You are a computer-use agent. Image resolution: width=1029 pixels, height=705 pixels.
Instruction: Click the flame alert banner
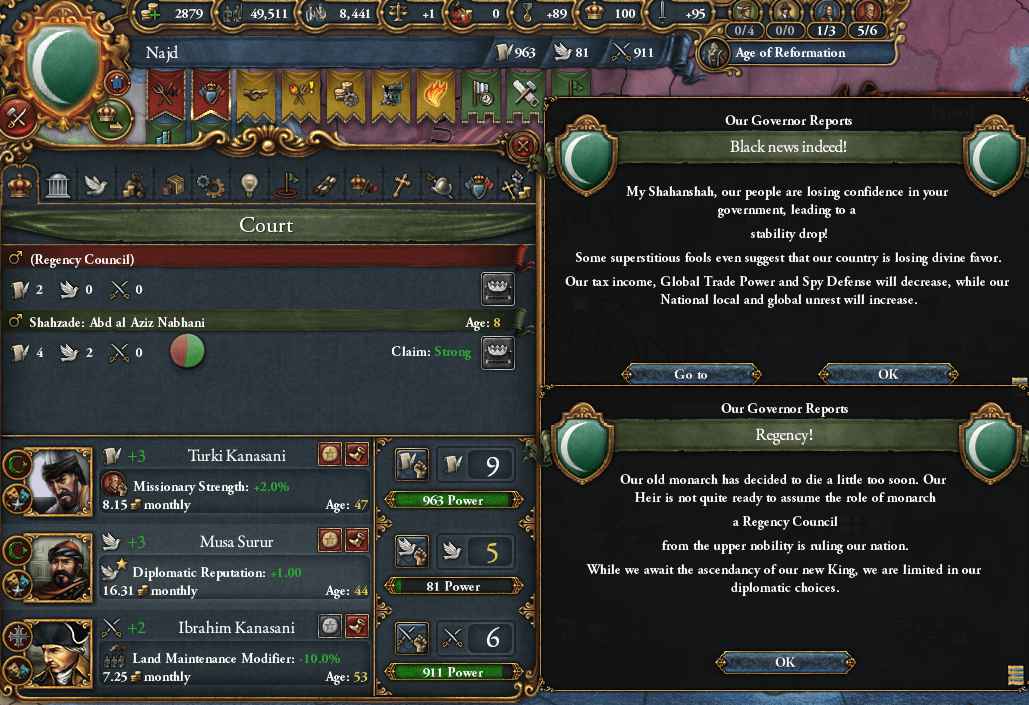tap(436, 93)
